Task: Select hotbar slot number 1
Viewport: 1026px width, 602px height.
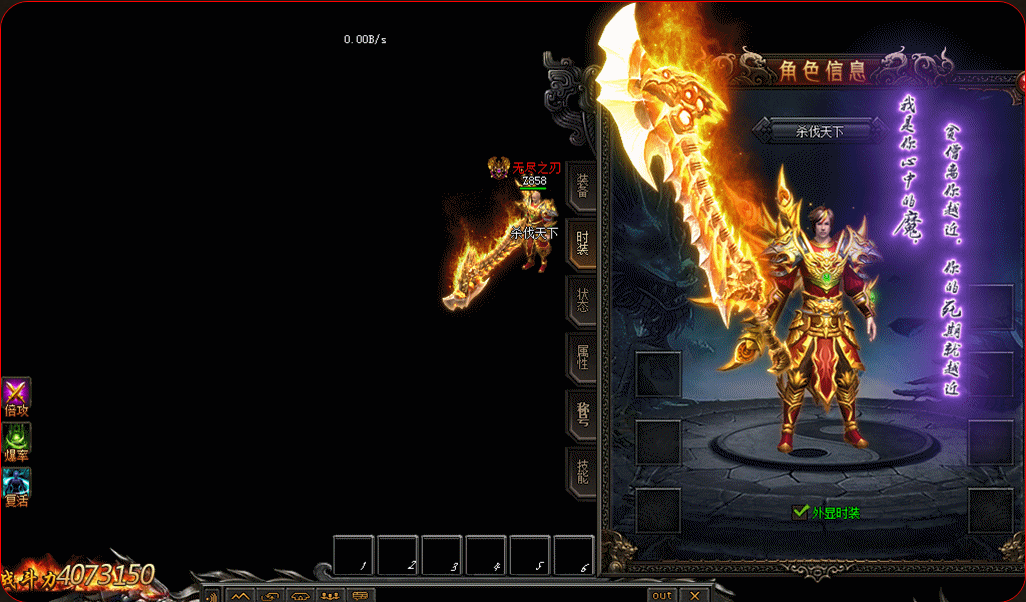Action: click(x=354, y=555)
